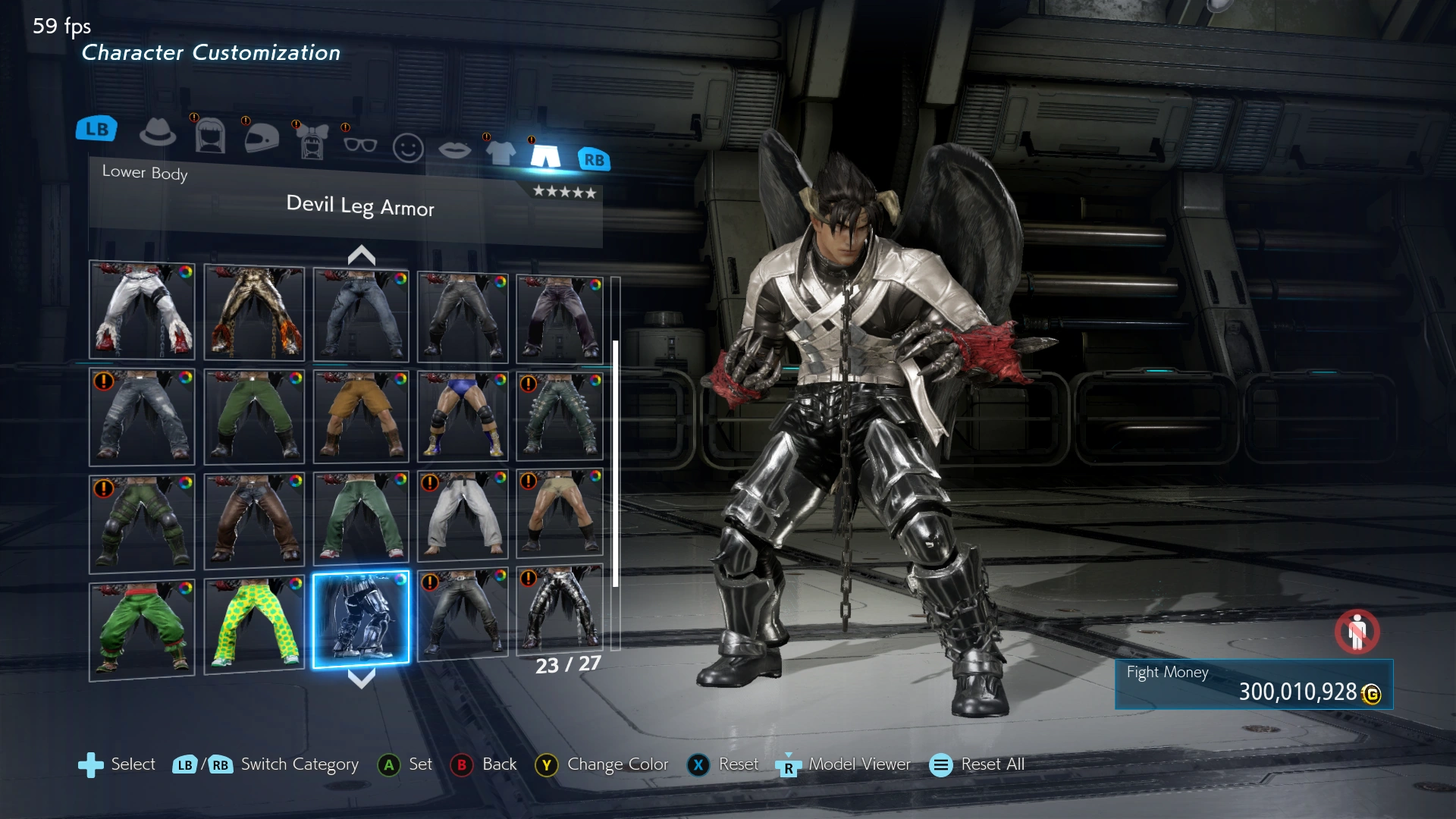Select the helmet category tab
The height and width of the screenshot is (819, 1456).
click(x=262, y=138)
